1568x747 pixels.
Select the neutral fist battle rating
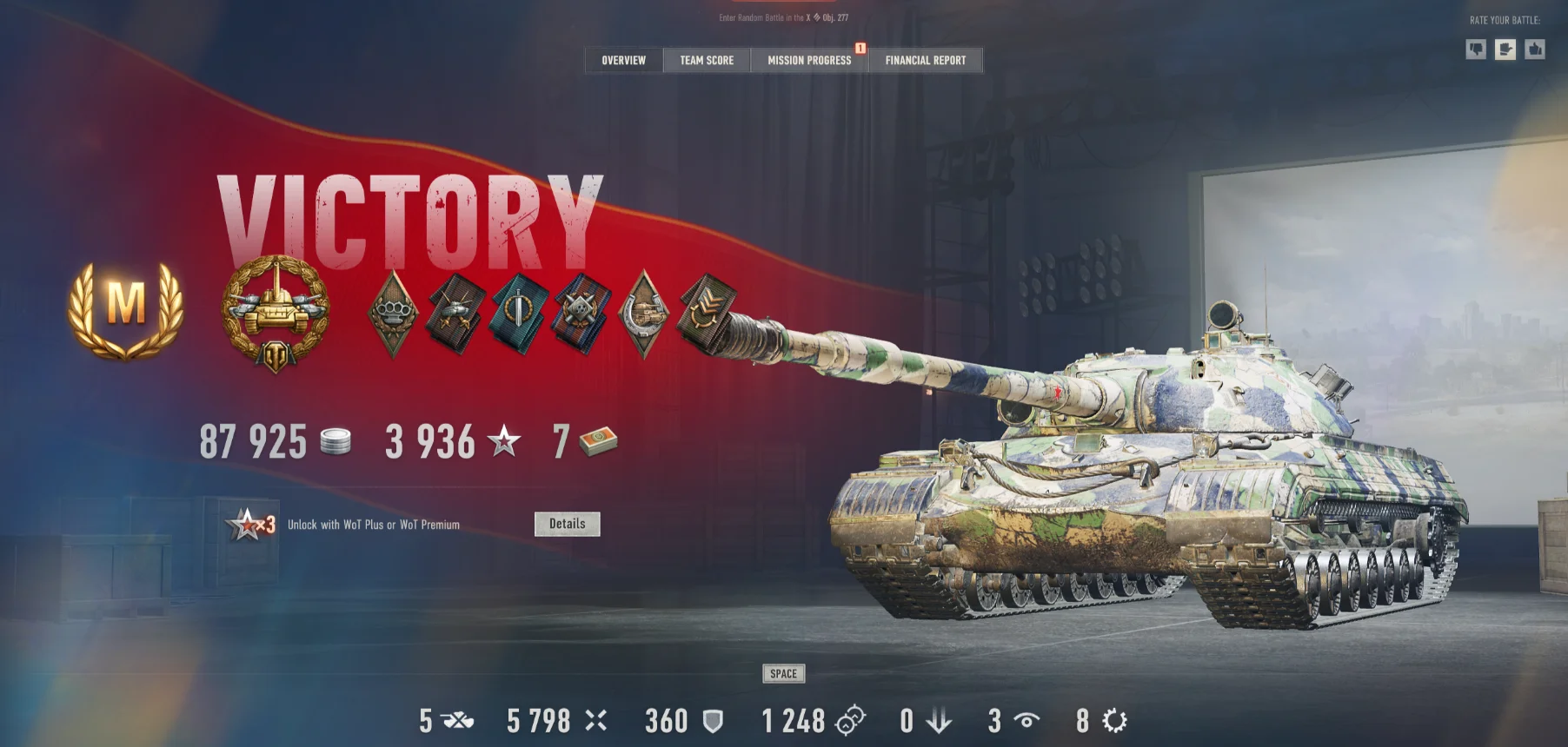1506,50
